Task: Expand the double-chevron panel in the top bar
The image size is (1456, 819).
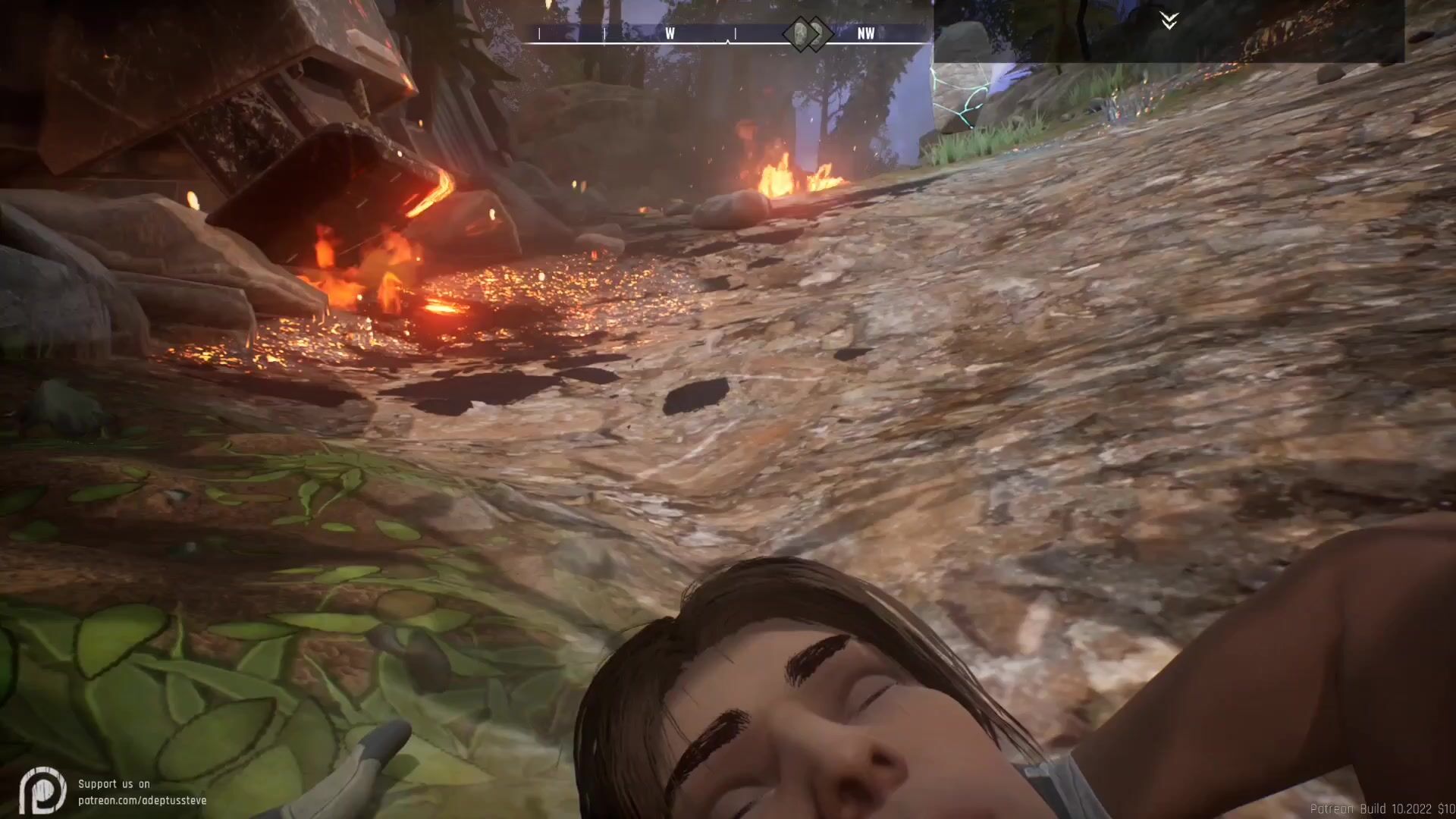Action: pyautogui.click(x=1169, y=20)
